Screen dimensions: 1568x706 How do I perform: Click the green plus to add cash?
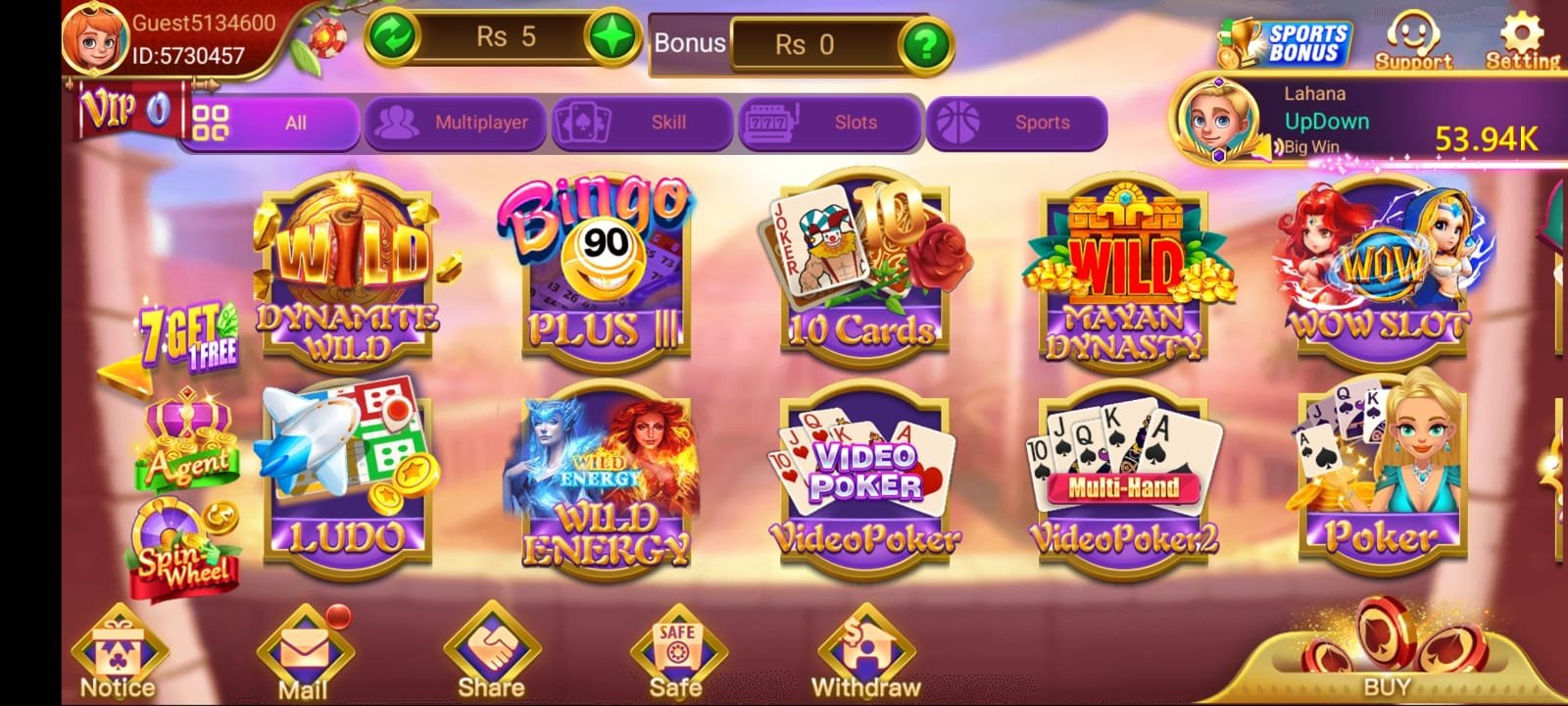tap(612, 35)
